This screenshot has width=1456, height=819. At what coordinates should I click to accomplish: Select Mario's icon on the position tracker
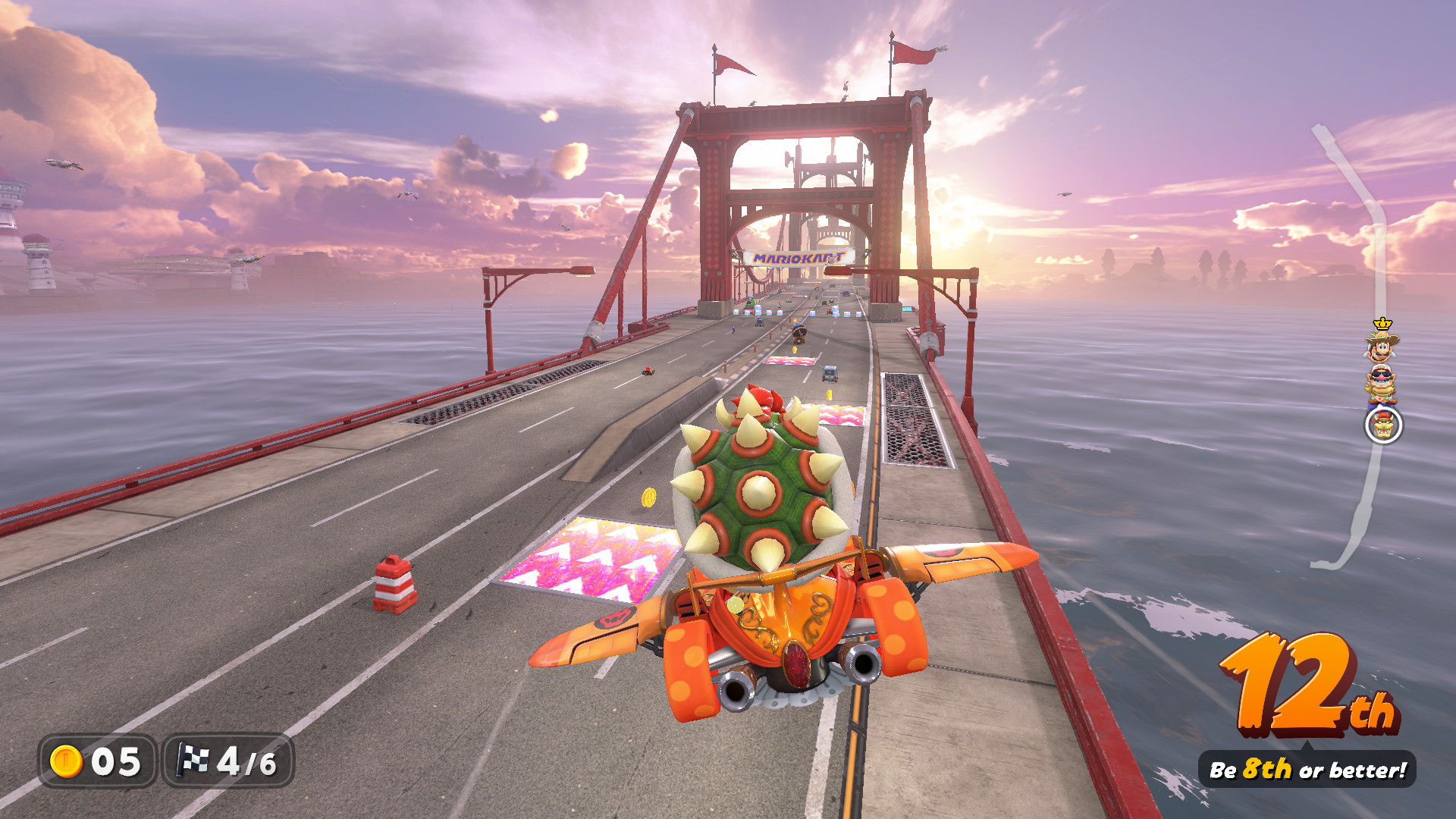pyautogui.click(x=1380, y=349)
